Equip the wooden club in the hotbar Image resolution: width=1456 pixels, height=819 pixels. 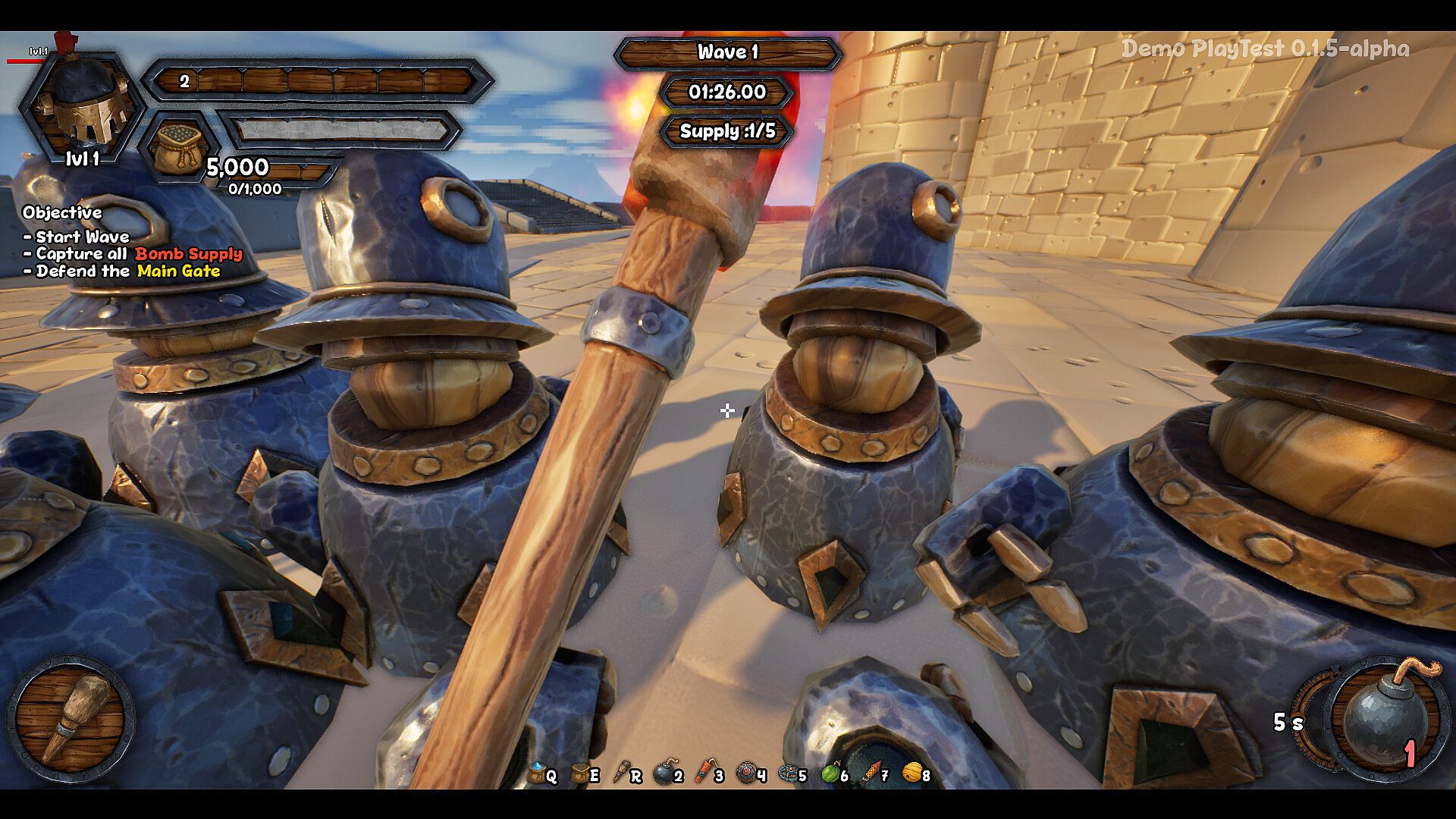pyautogui.click(x=622, y=773)
